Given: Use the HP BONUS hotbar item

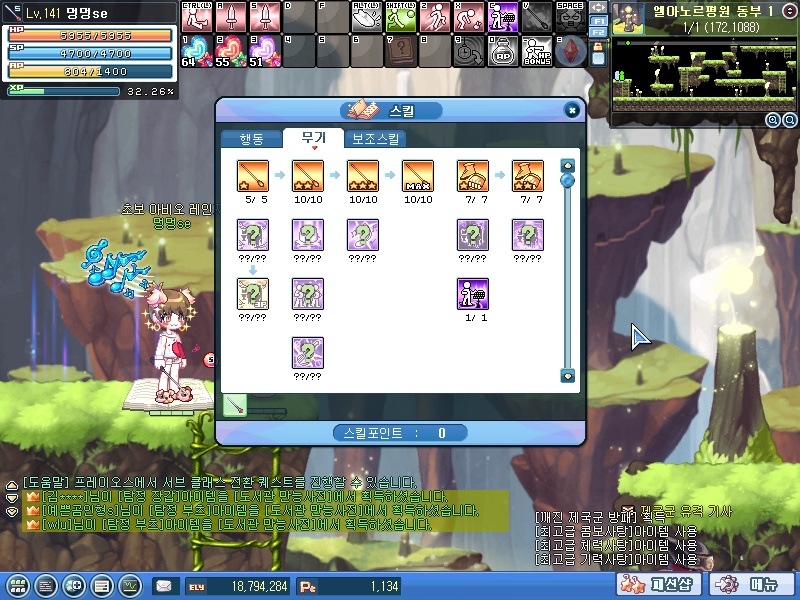Looking at the screenshot, I should [x=536, y=51].
